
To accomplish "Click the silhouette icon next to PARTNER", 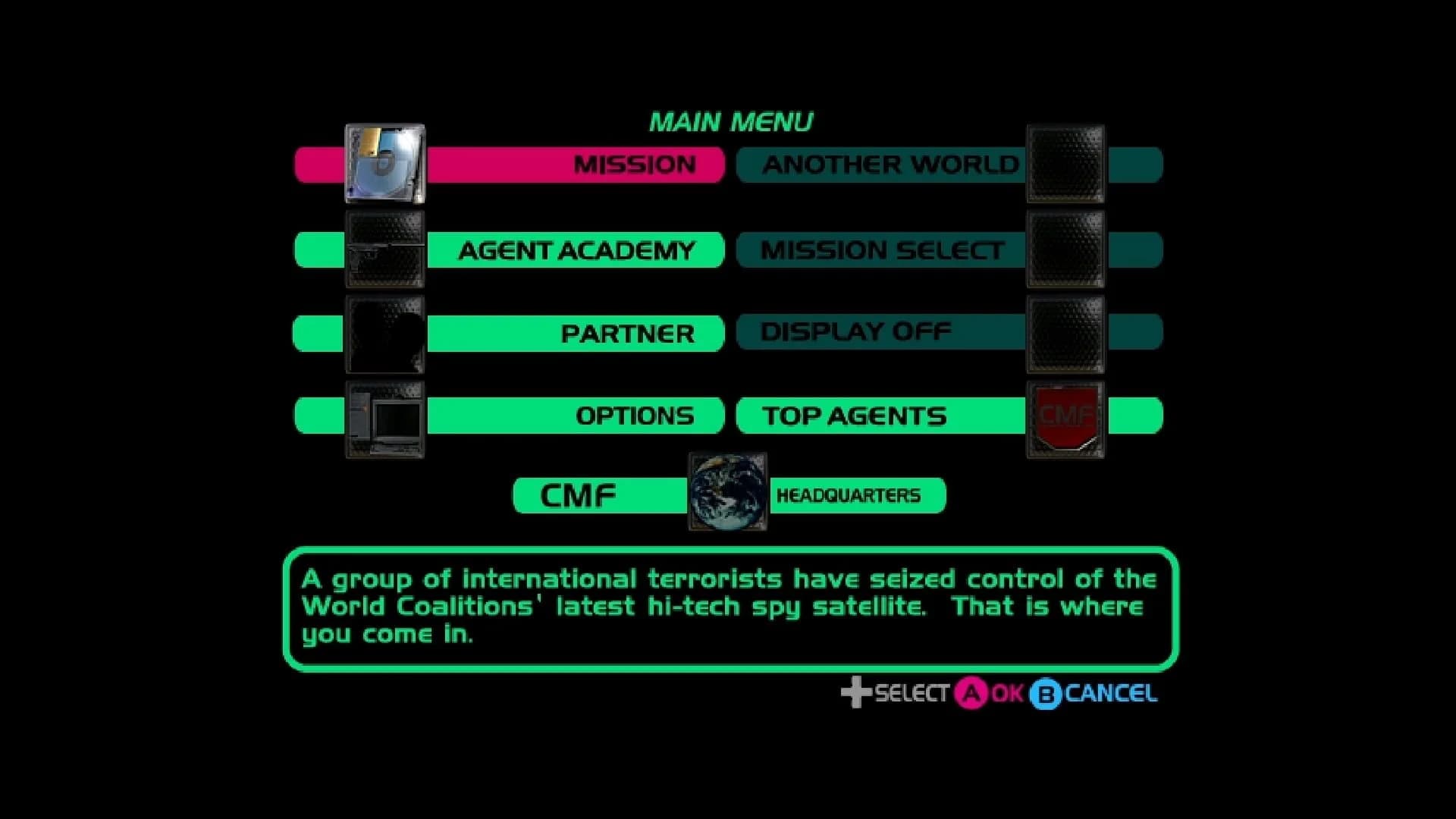I will [383, 334].
